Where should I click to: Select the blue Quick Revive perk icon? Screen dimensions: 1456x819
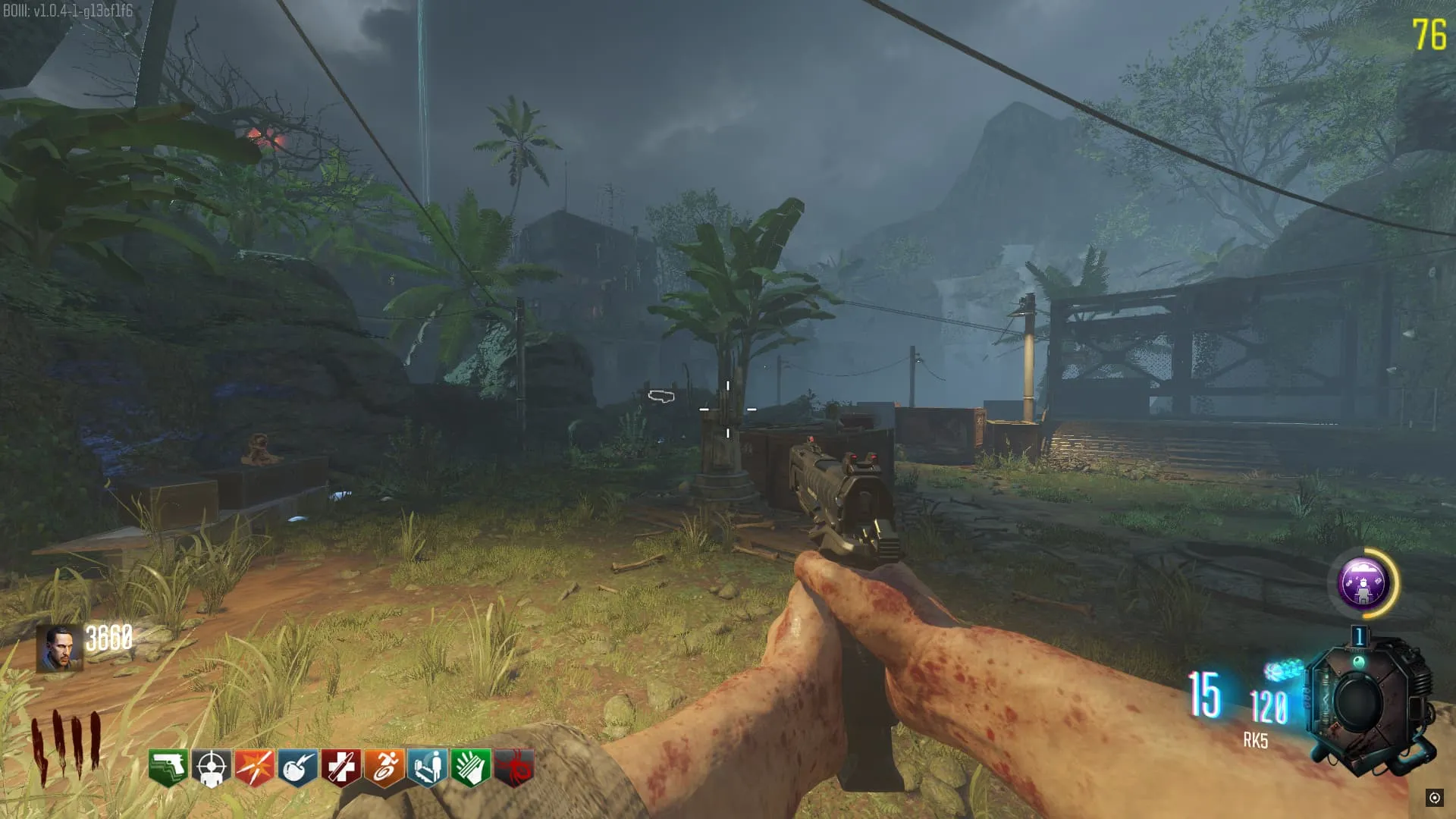point(427,767)
